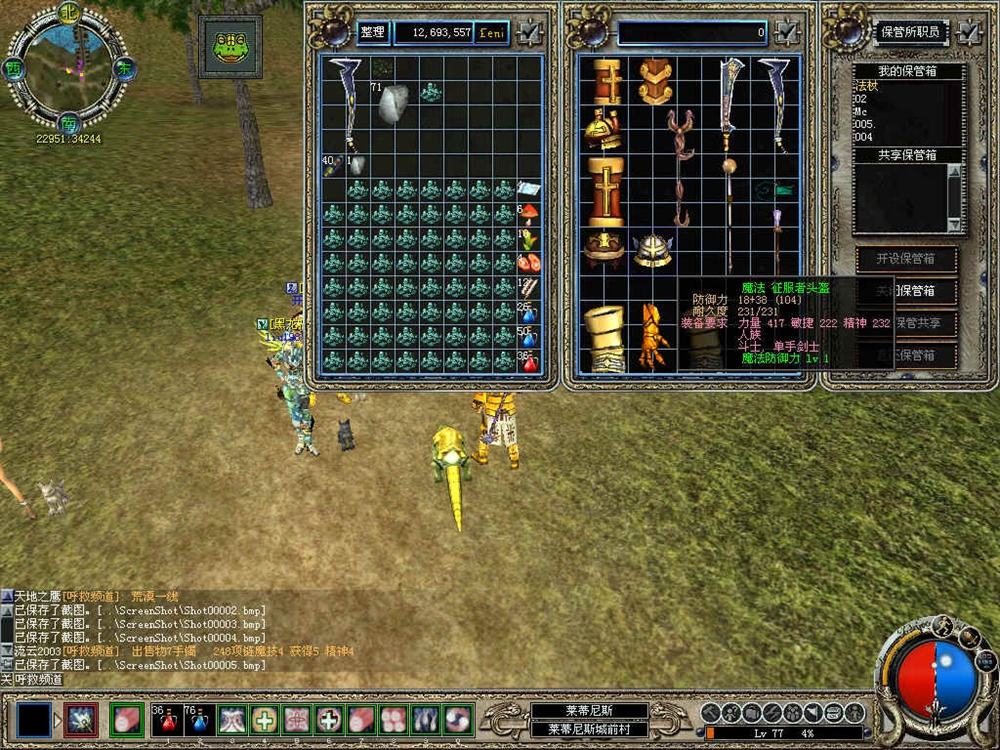Close the storage panel with its checkmark button
The width and height of the screenshot is (1000, 750).
pos(787,33)
